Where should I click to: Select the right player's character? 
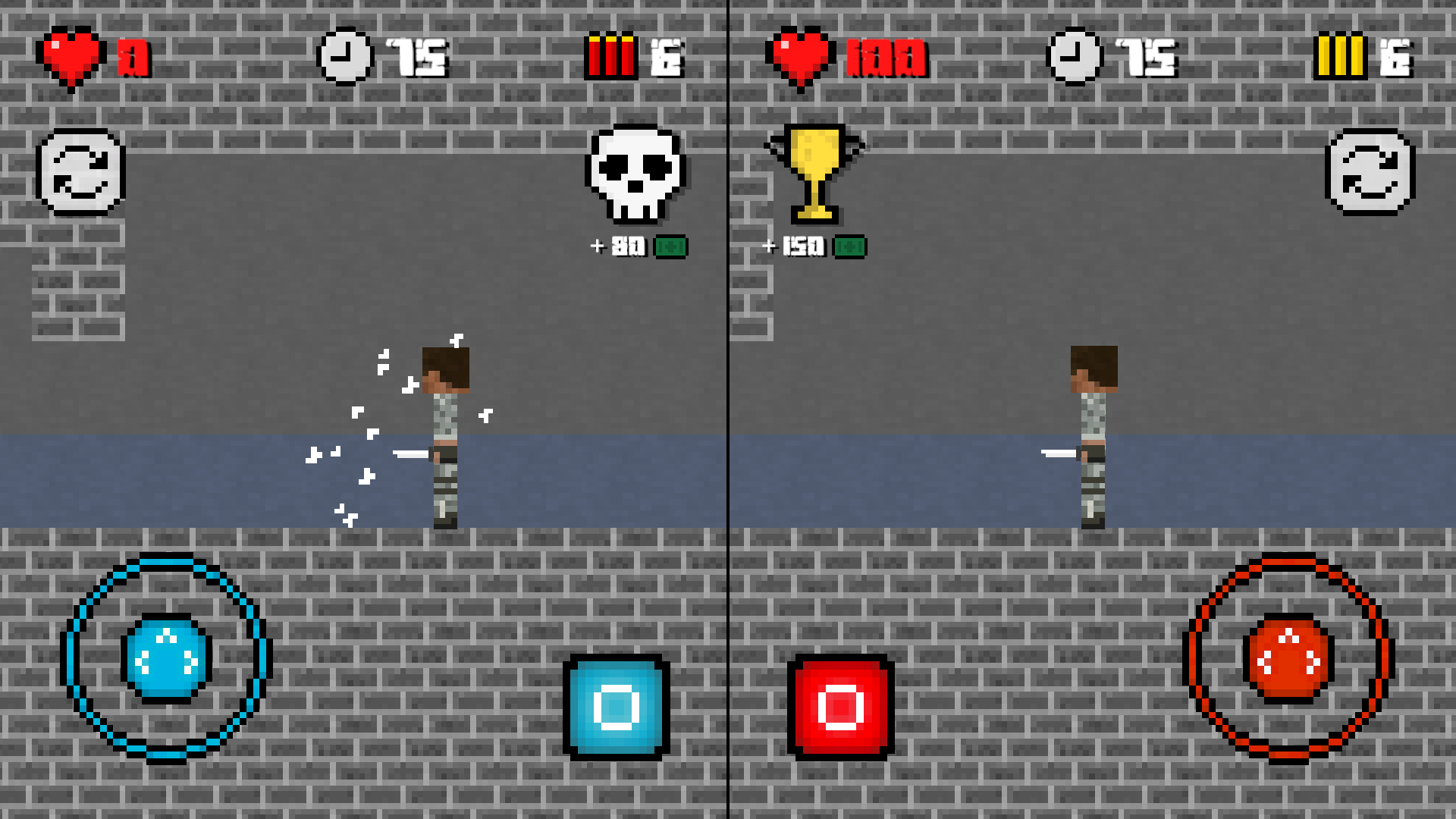click(1093, 436)
